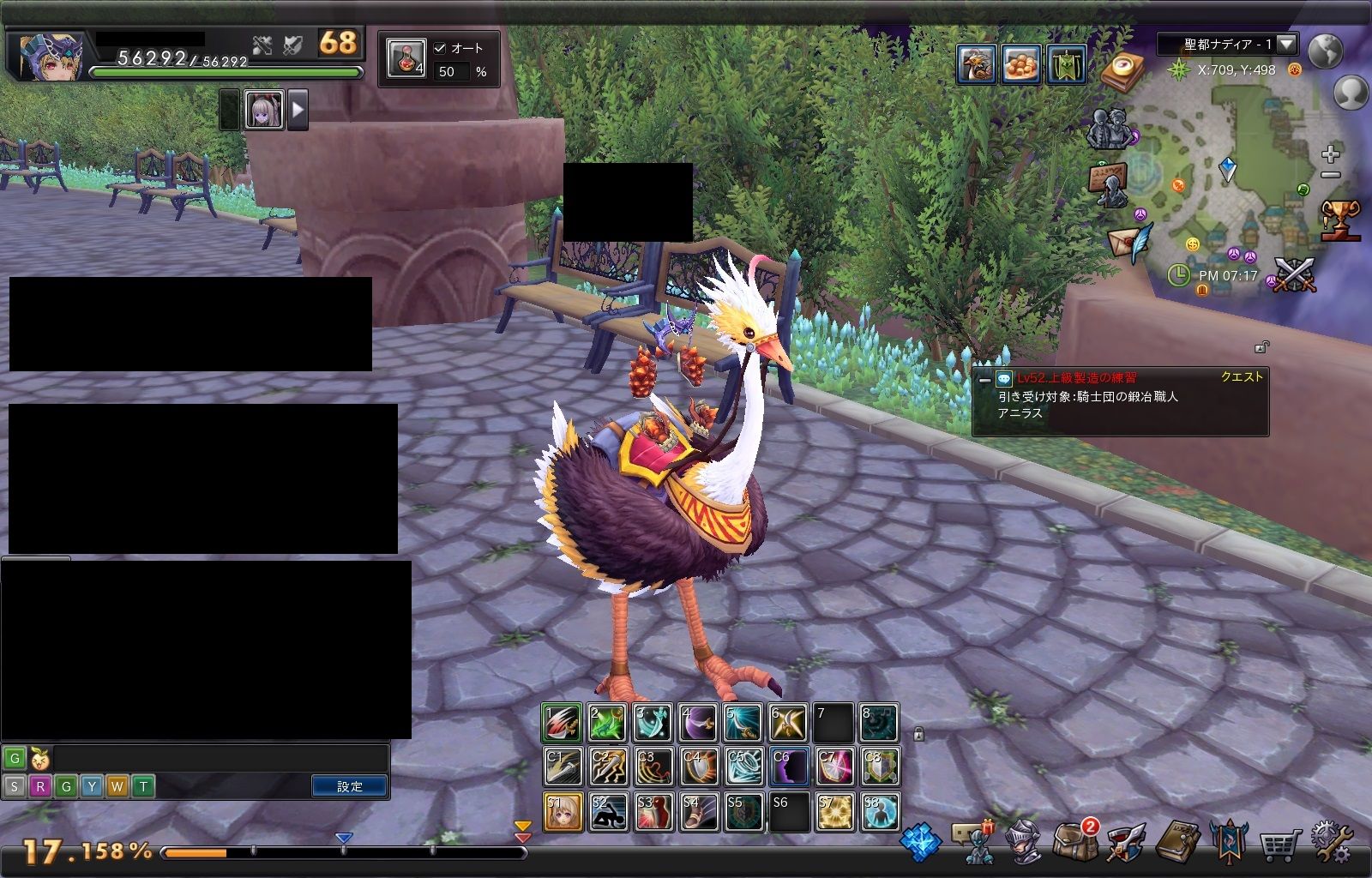Select the Lv52 上級製造の練習 quest entry
Image resolution: width=1372 pixels, height=878 pixels.
[x=1076, y=378]
